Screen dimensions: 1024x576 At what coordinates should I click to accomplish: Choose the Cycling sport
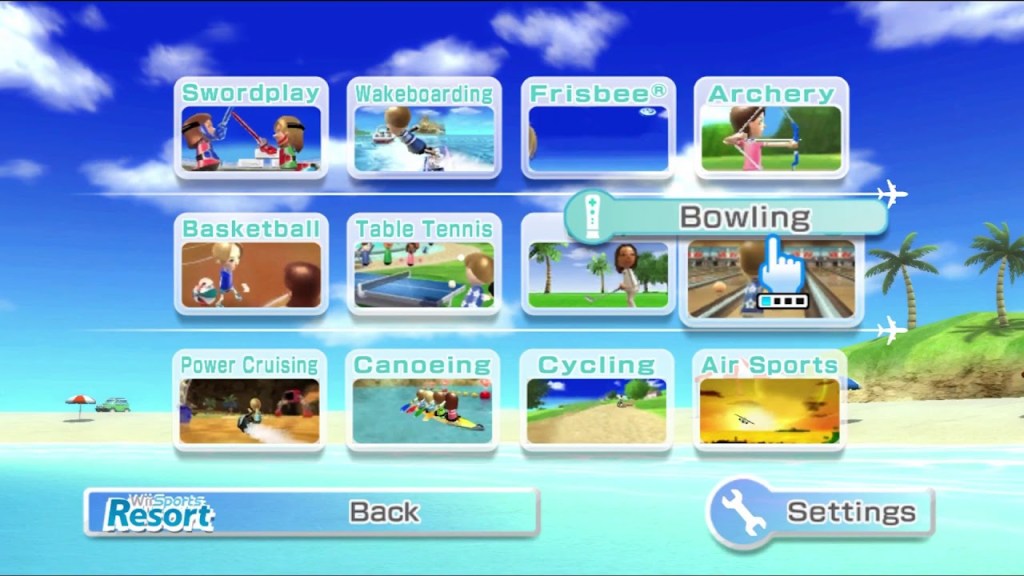coord(597,400)
